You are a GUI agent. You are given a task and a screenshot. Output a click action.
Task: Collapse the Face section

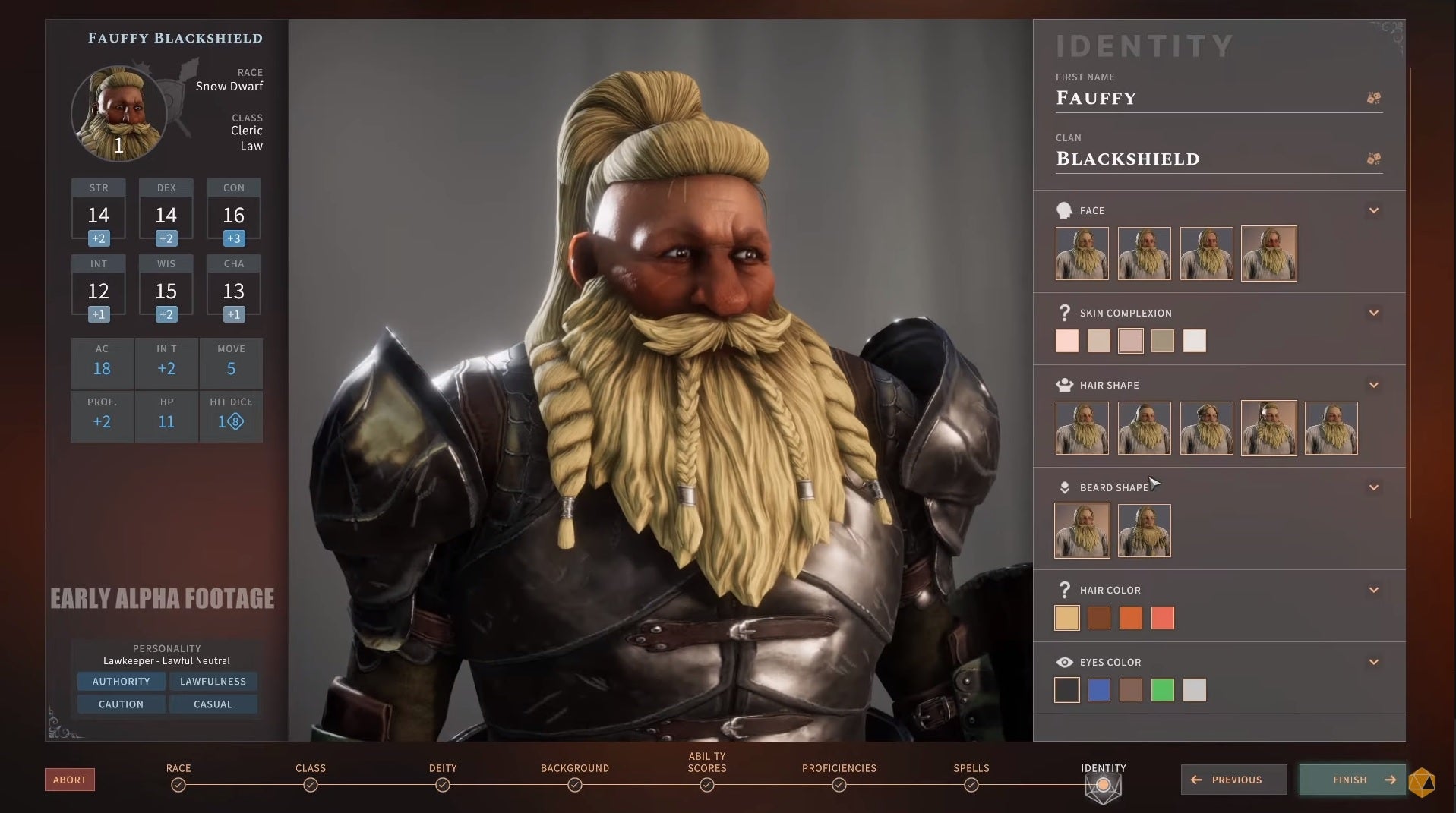click(1373, 210)
